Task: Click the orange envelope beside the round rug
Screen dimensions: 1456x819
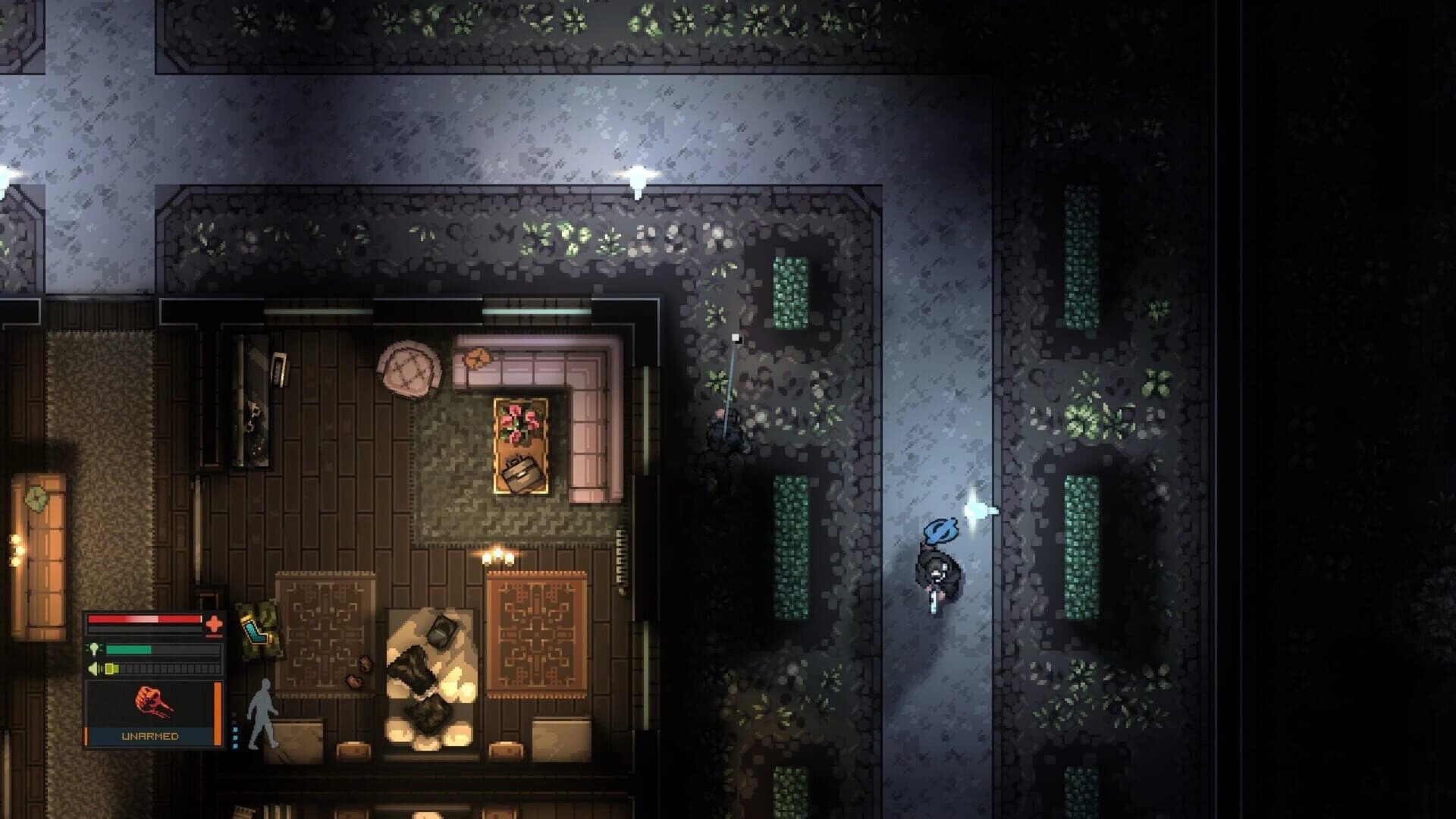Action: point(477,356)
